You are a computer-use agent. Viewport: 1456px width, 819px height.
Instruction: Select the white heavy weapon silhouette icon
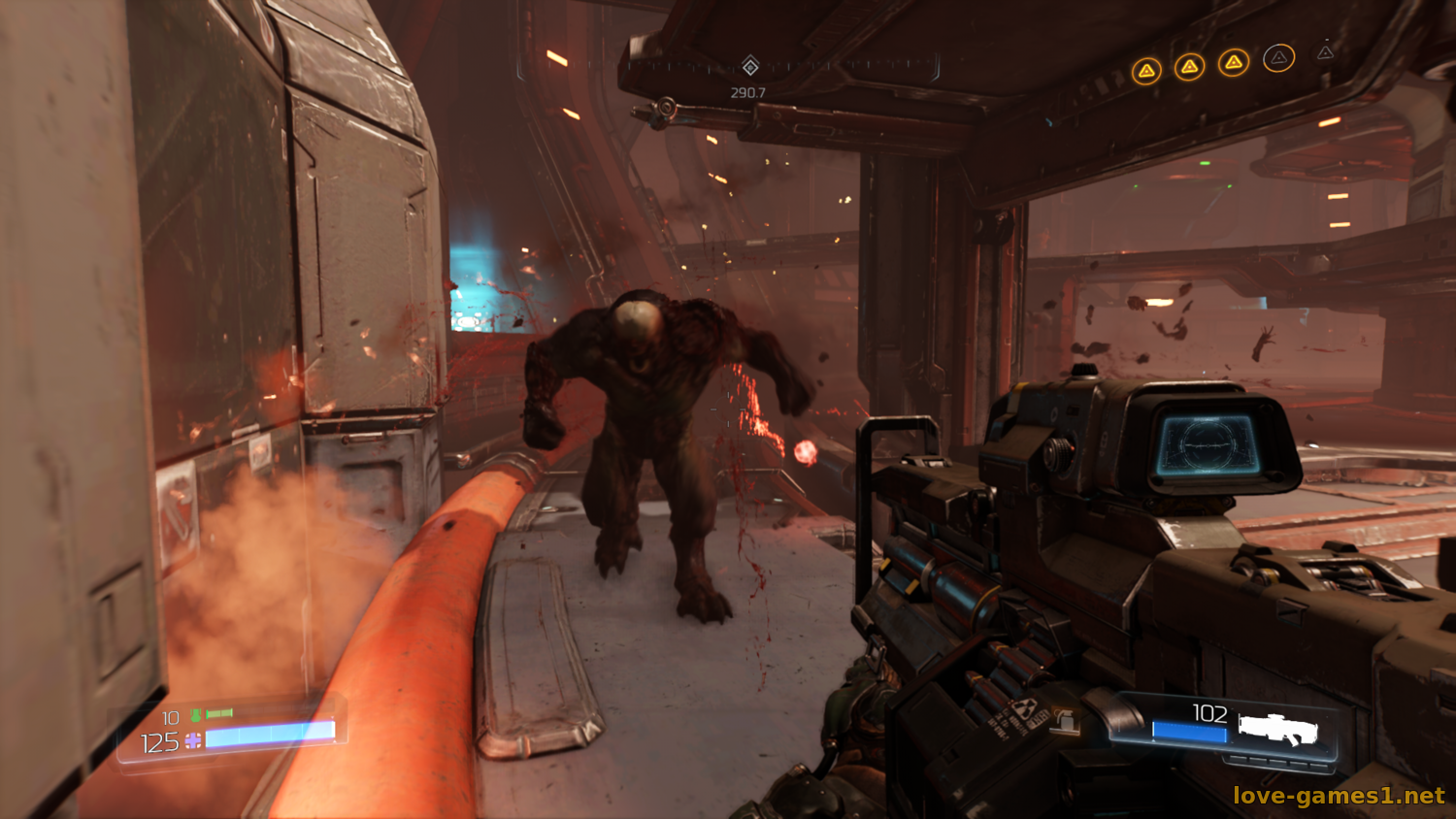click(x=1277, y=729)
